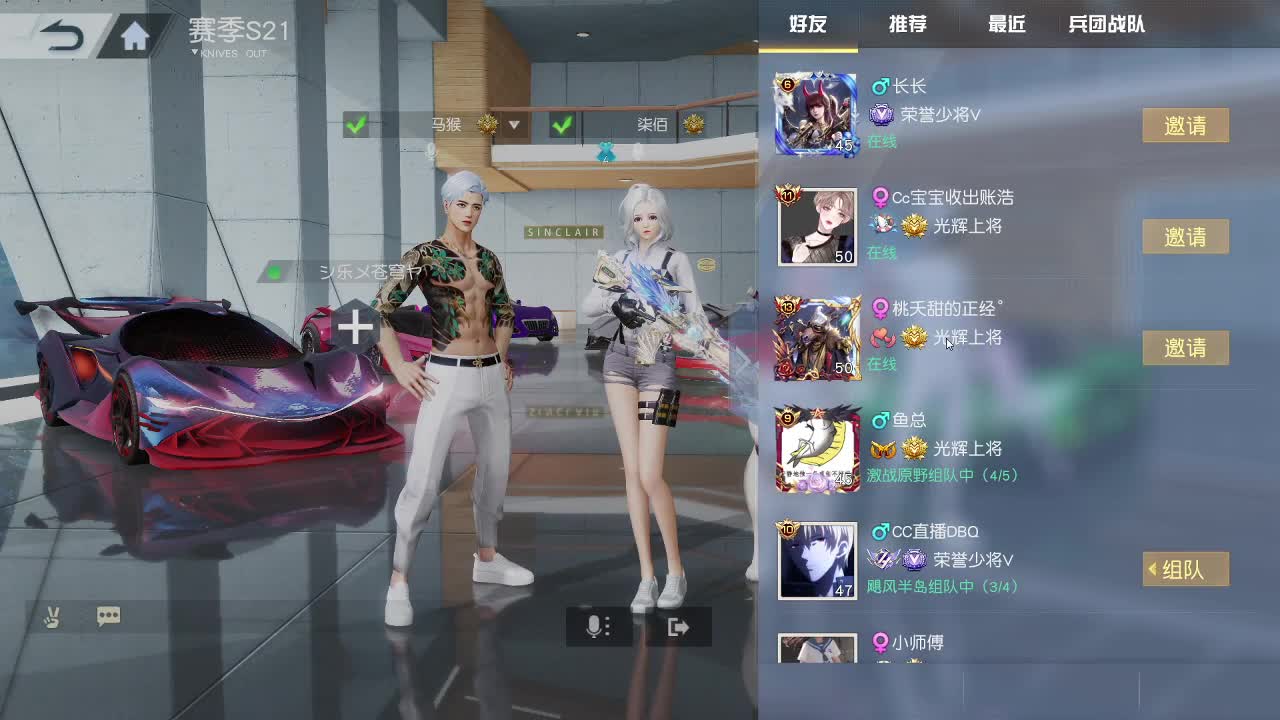
Task: Expand the plus icon on the sports car
Action: (356, 328)
